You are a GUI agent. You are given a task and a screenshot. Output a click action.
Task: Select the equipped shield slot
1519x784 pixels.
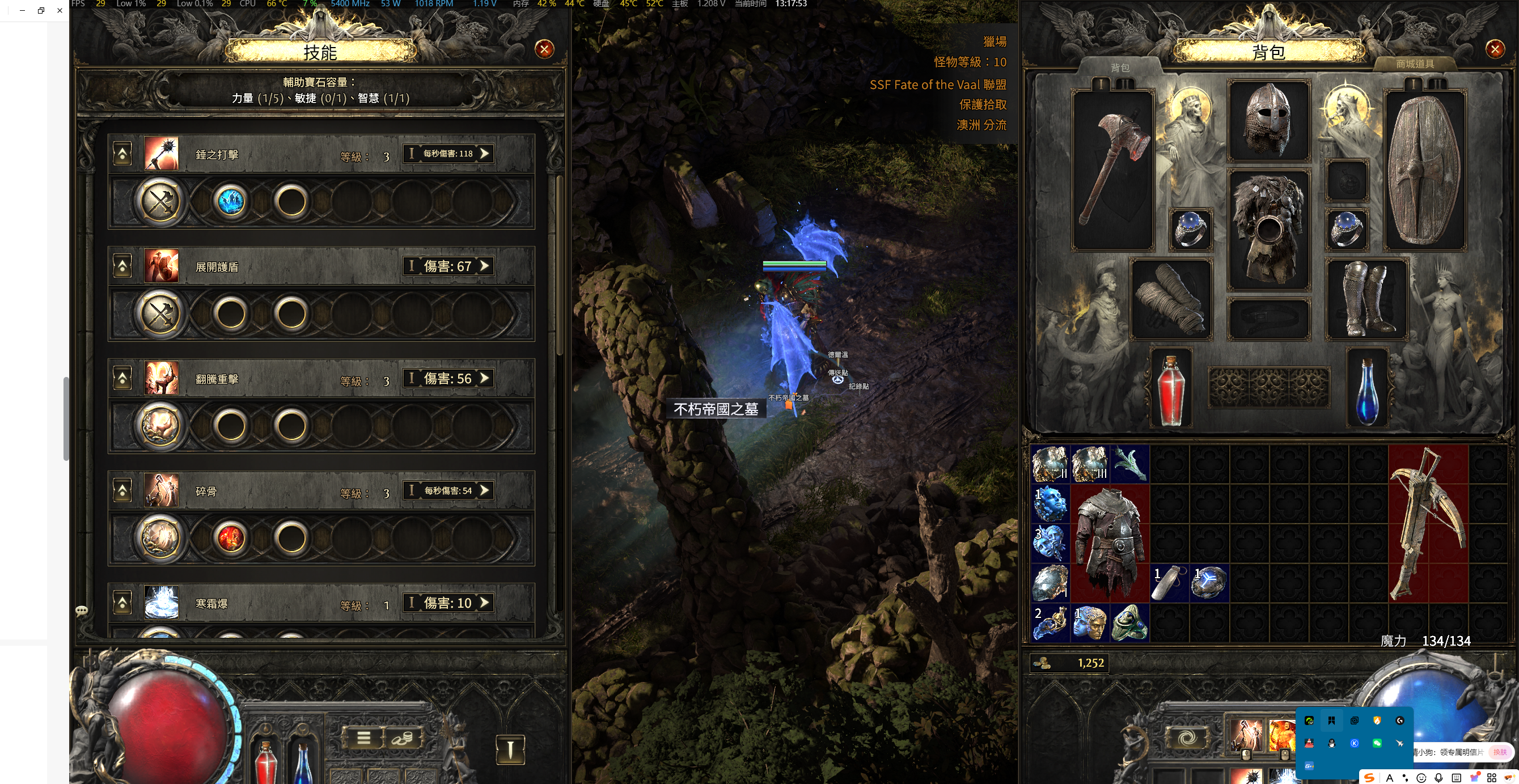coord(1424,169)
